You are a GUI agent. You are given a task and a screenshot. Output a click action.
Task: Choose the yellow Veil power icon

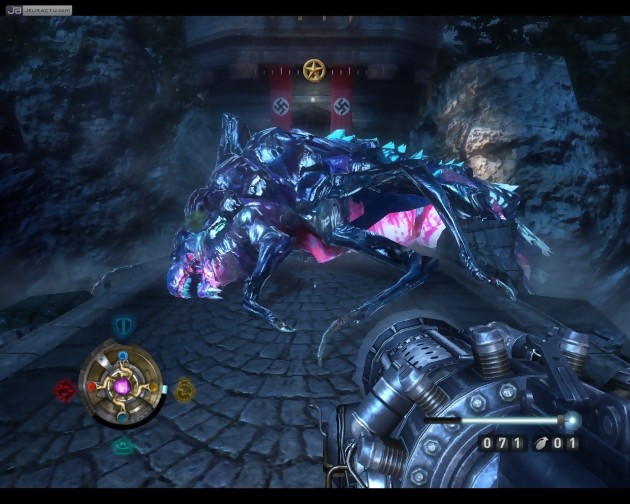tap(184, 389)
